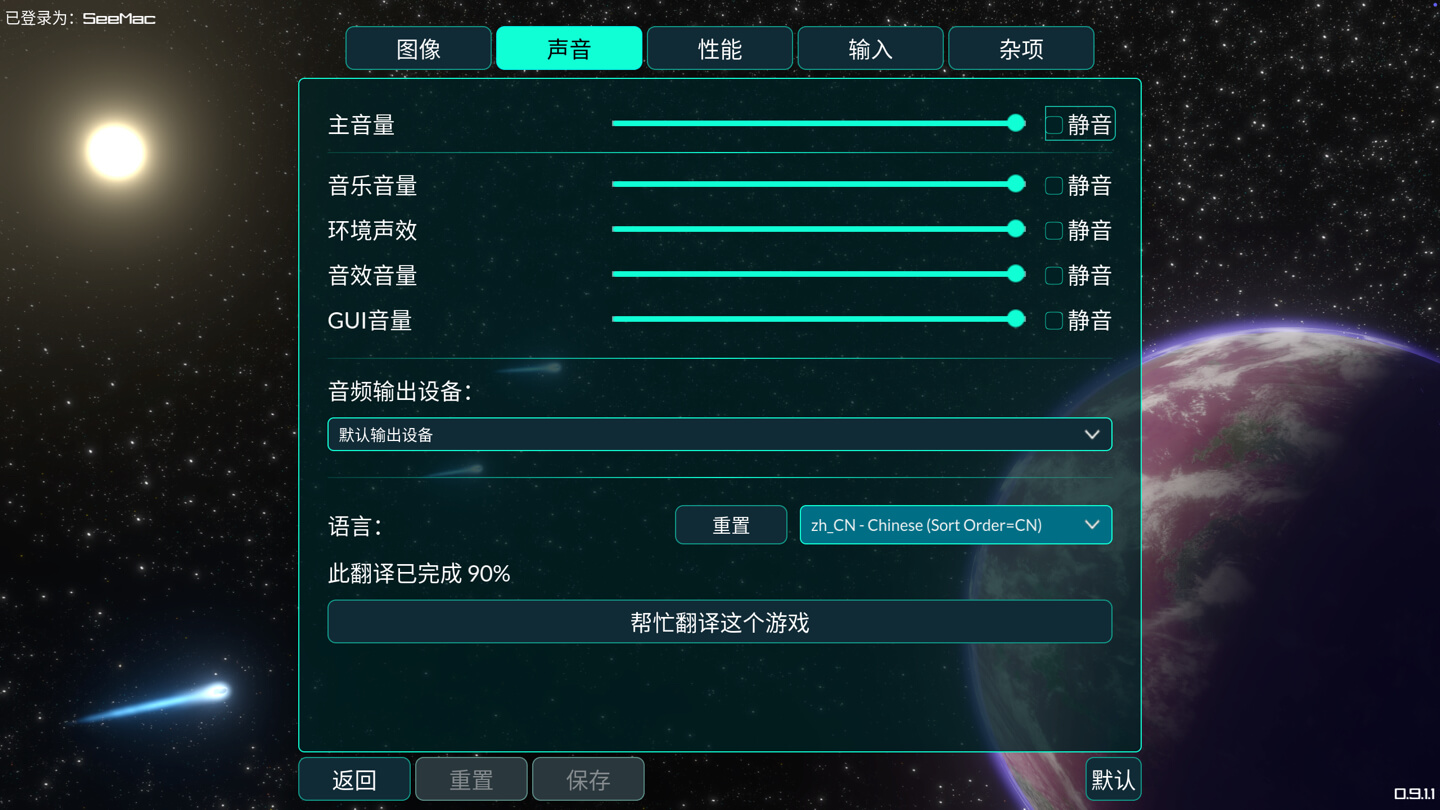Open the 性能 settings tab
1440x810 pixels.
(x=720, y=49)
